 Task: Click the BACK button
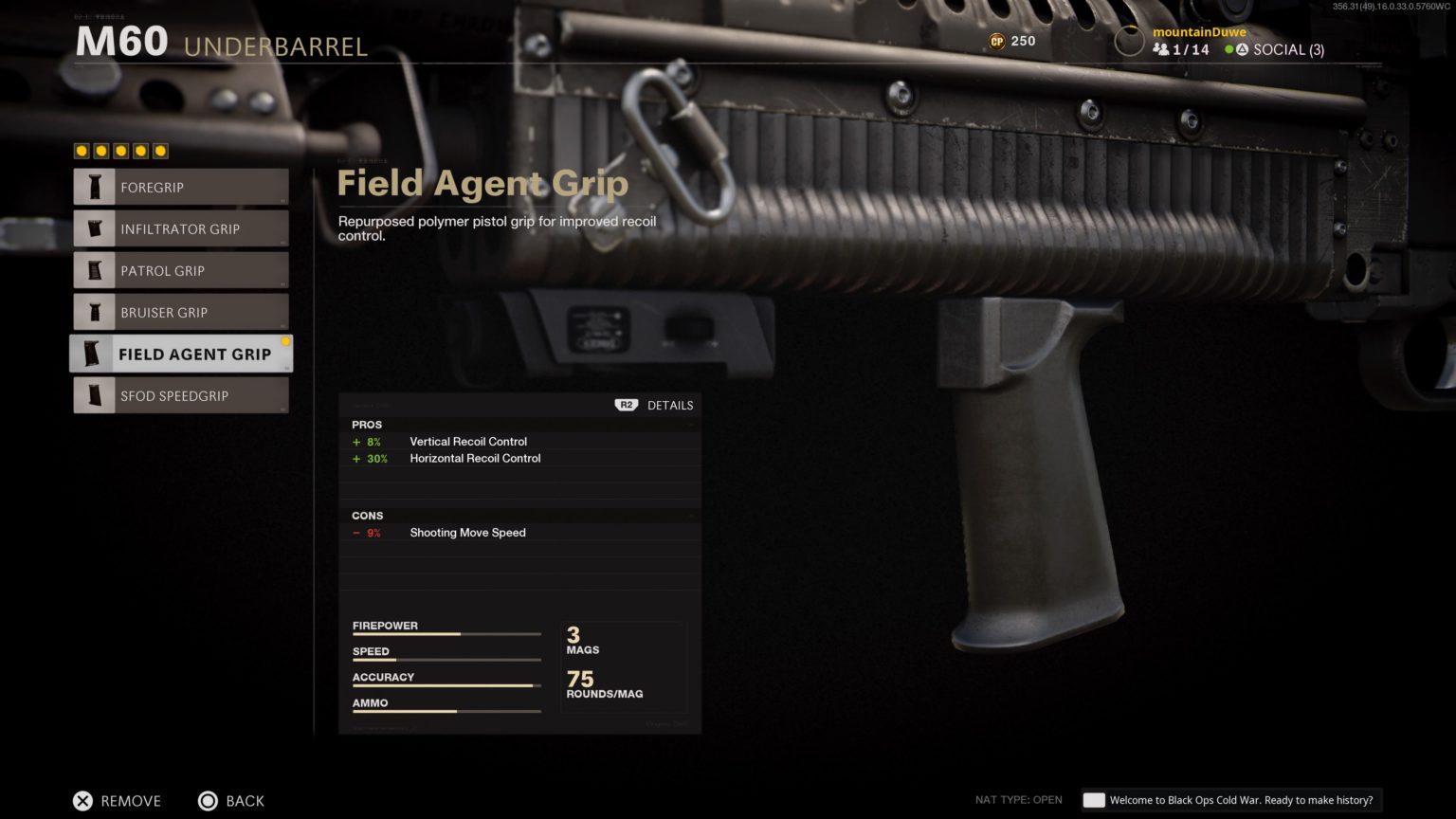pos(230,801)
